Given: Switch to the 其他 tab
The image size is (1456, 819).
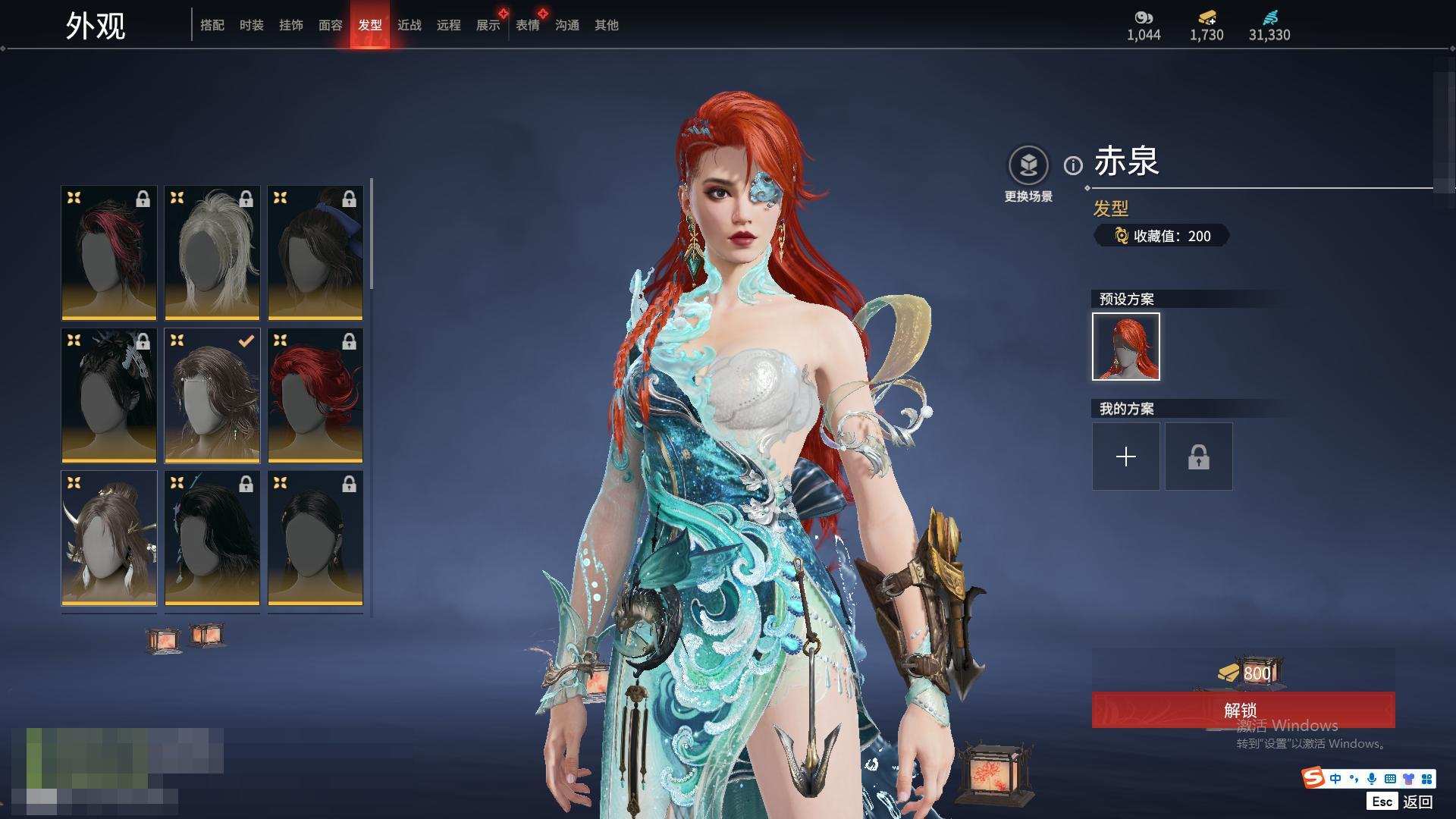Looking at the screenshot, I should pyautogui.click(x=607, y=25).
